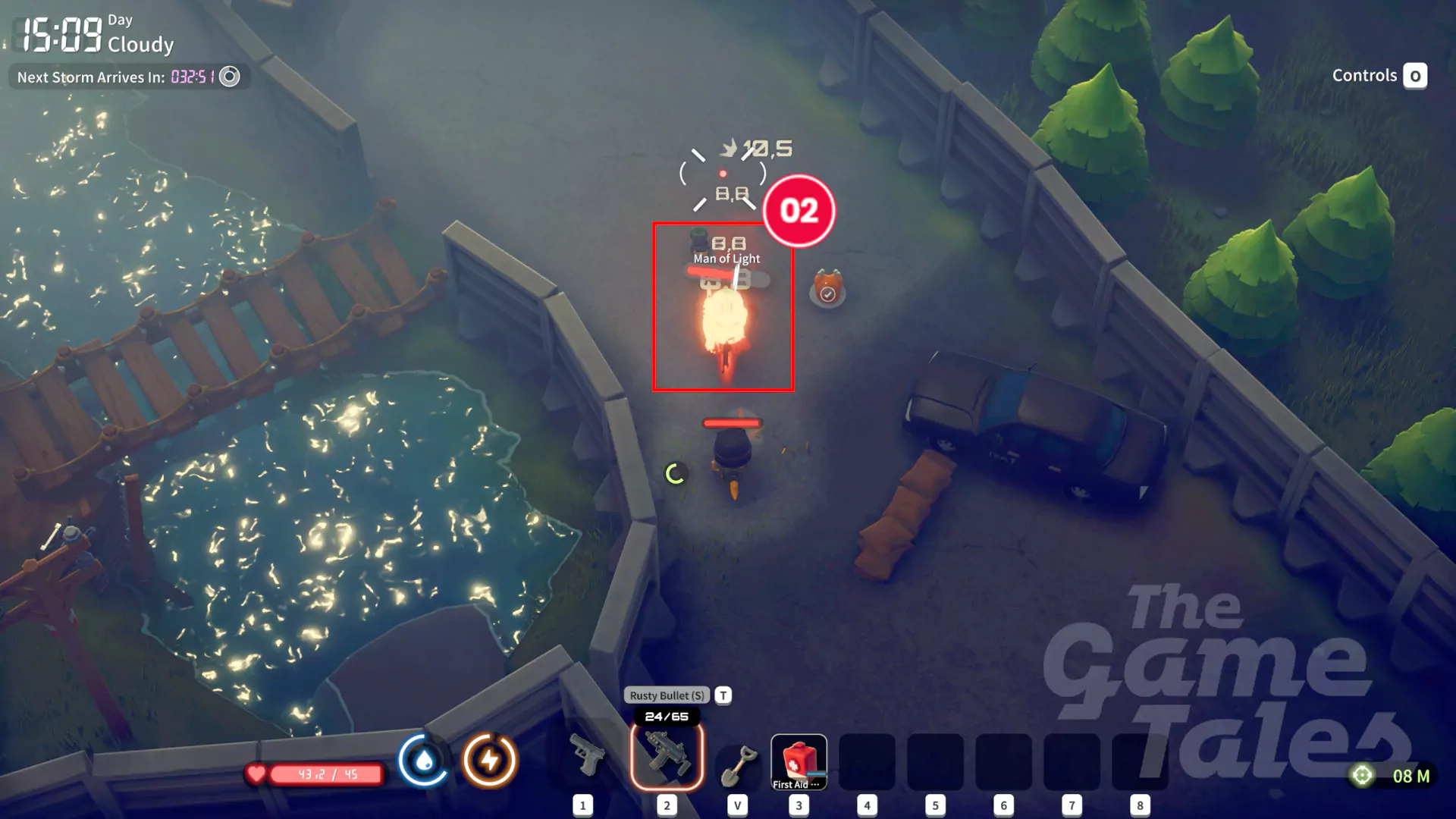1456x819 pixels.
Task: Select the submachine gun slot
Action: point(667,757)
